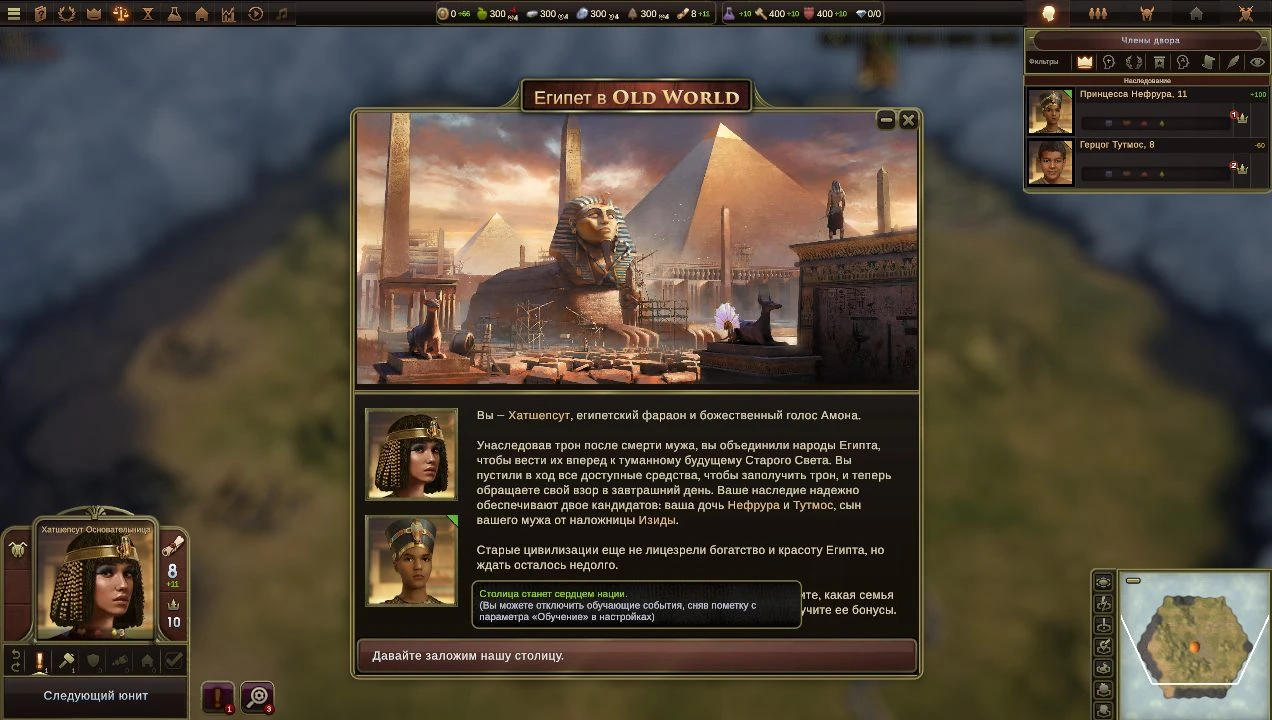Viewport: 1272px width, 720px height.
Task: Open the magnifier gear notification button
Action: pos(258,696)
